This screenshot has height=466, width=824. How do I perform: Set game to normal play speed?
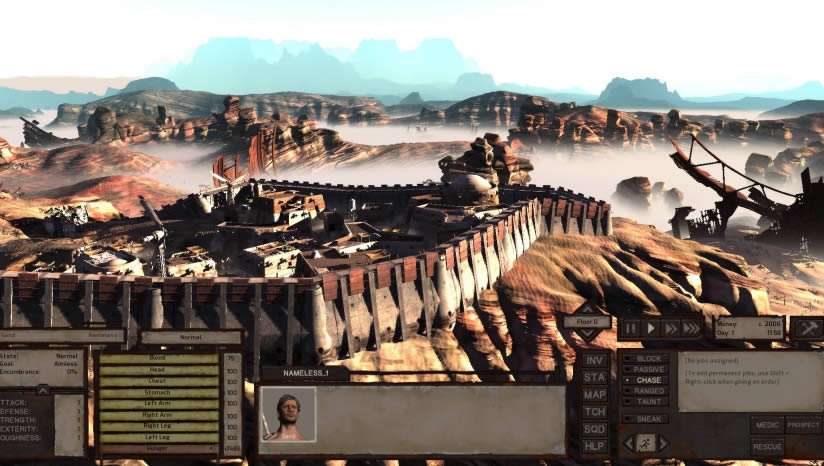(650, 328)
